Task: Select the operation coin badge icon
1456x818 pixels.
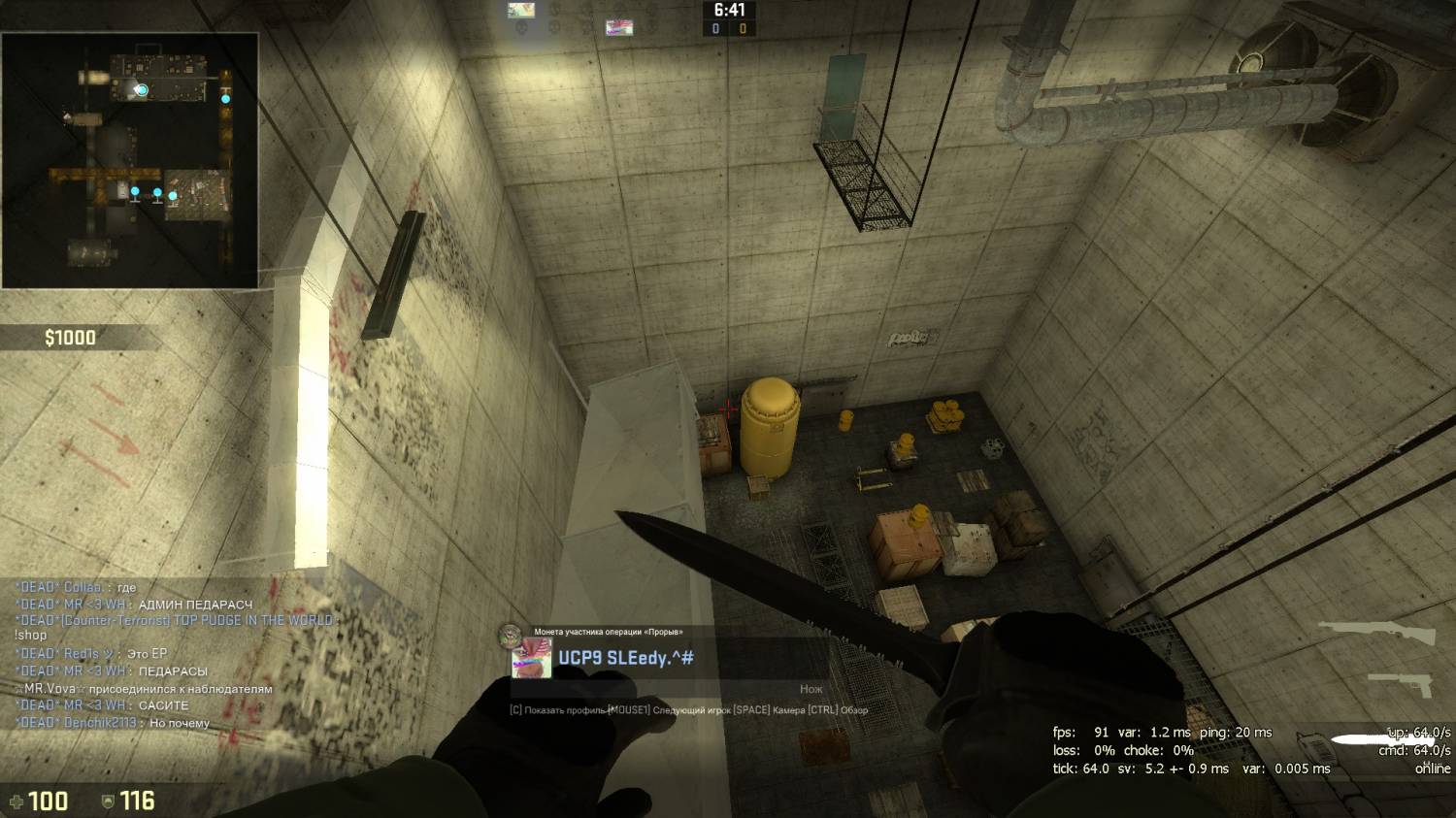Action: coord(511,636)
